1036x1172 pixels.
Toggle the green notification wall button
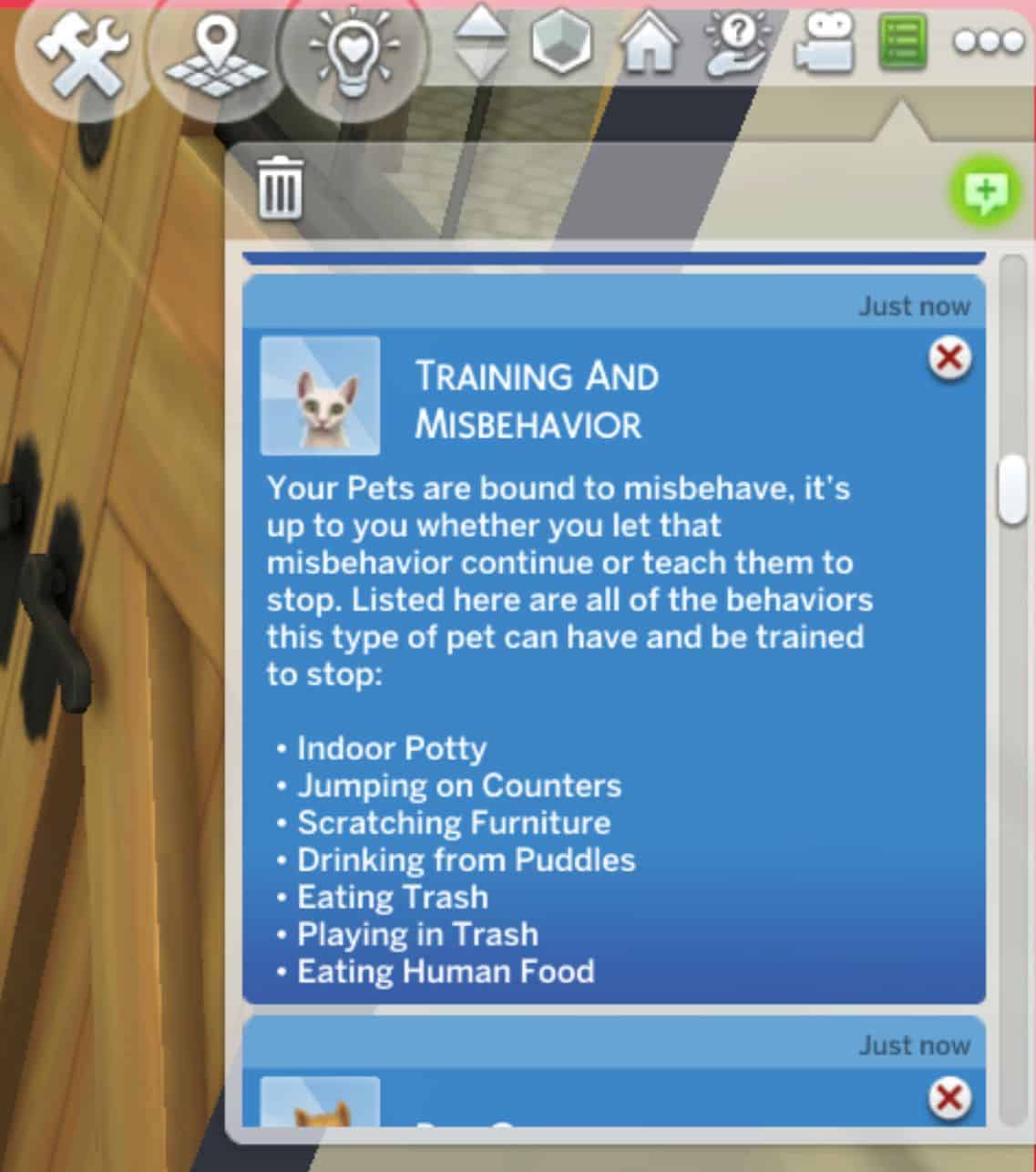pos(903,43)
